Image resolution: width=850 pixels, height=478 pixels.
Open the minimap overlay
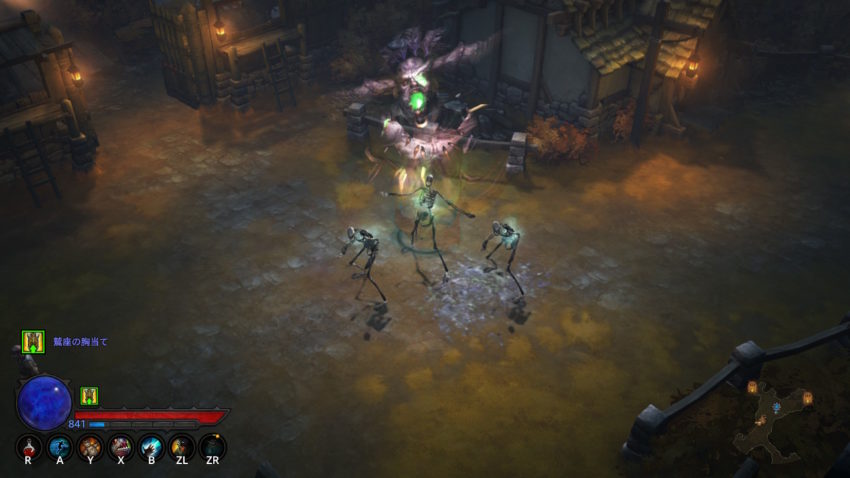[773, 414]
